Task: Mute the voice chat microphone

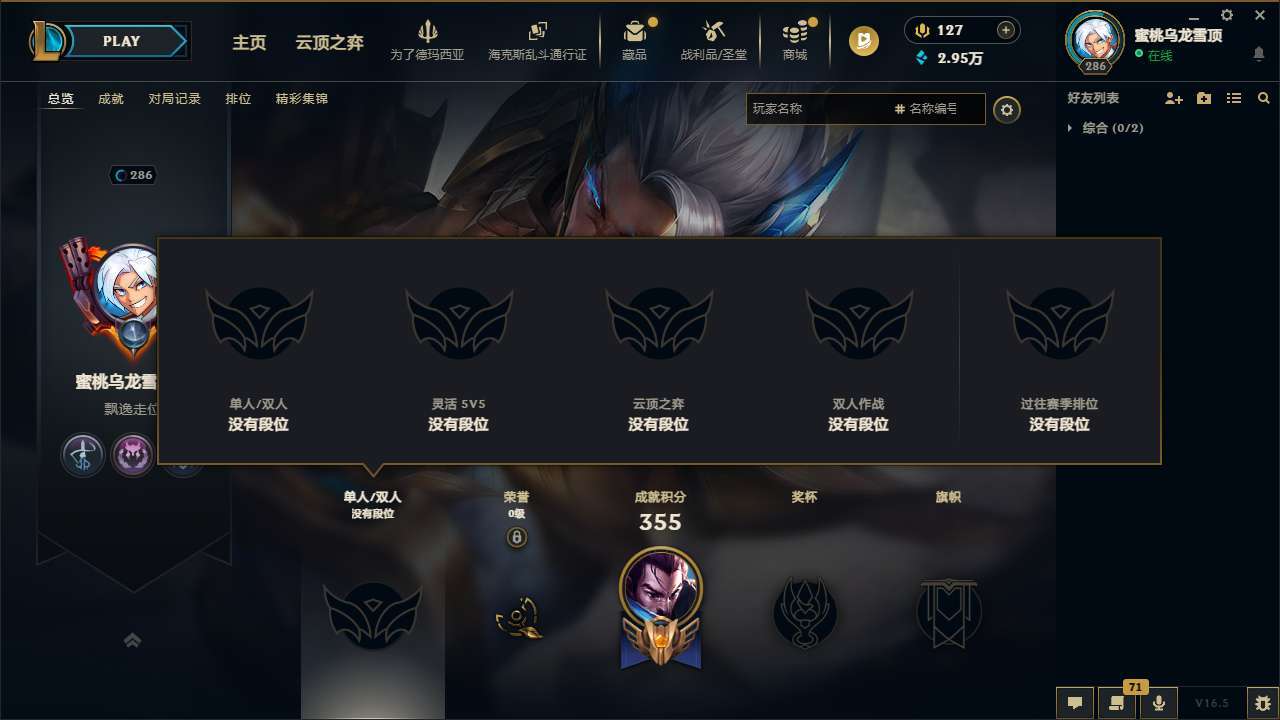Action: pos(1160,703)
